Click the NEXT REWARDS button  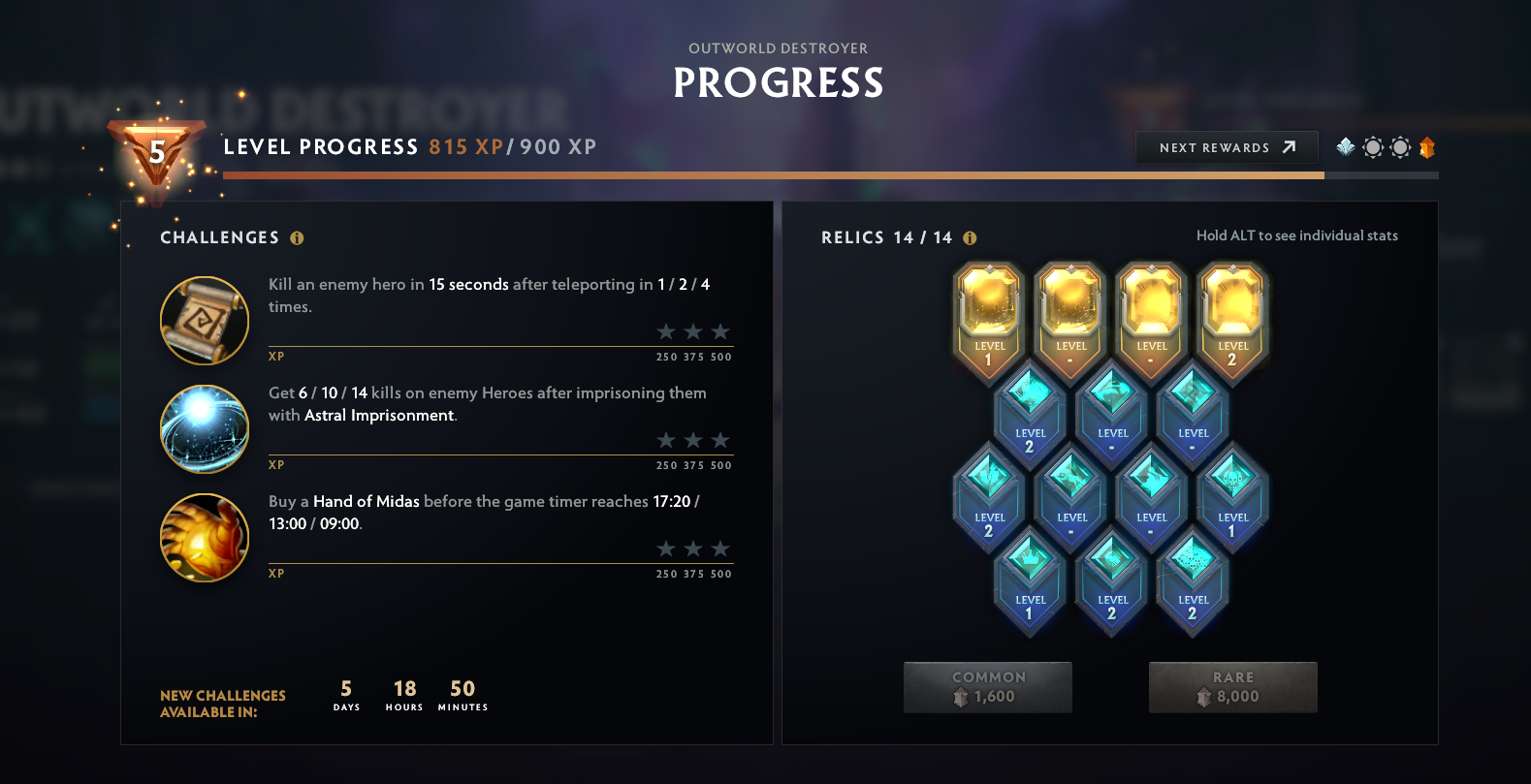tap(1227, 147)
